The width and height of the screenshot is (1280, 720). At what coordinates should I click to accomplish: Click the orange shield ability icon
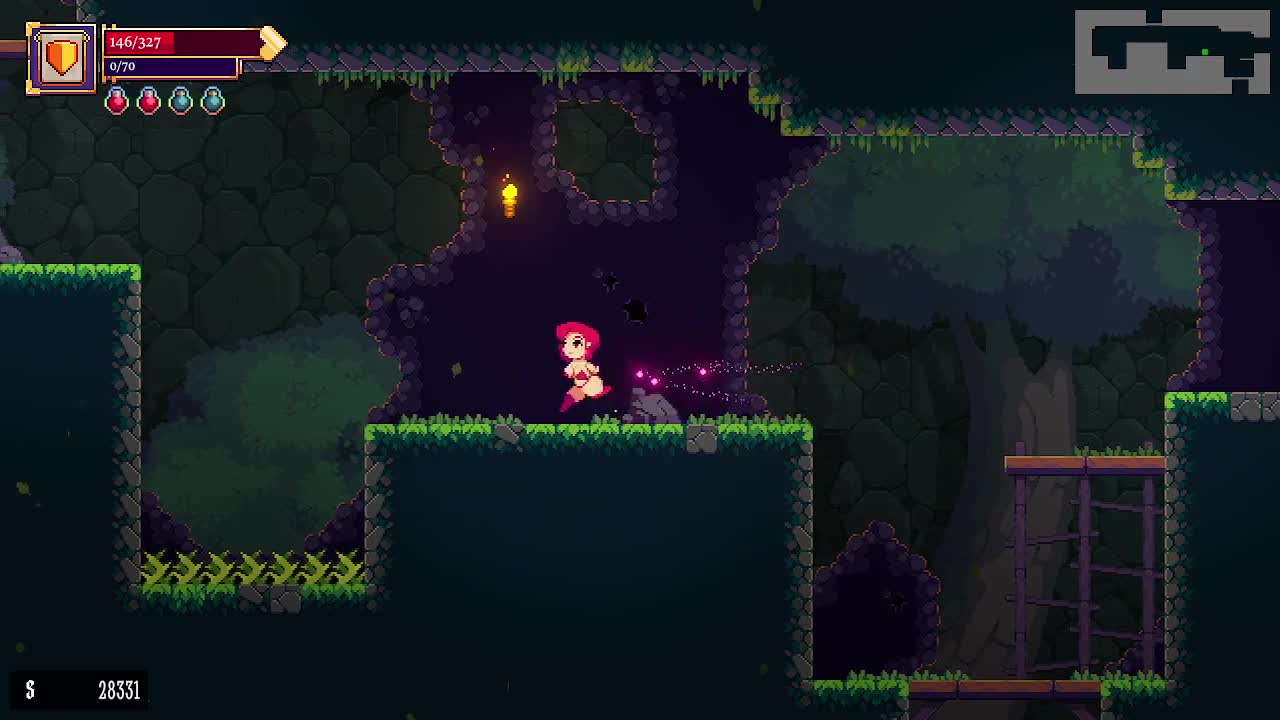pyautogui.click(x=62, y=58)
